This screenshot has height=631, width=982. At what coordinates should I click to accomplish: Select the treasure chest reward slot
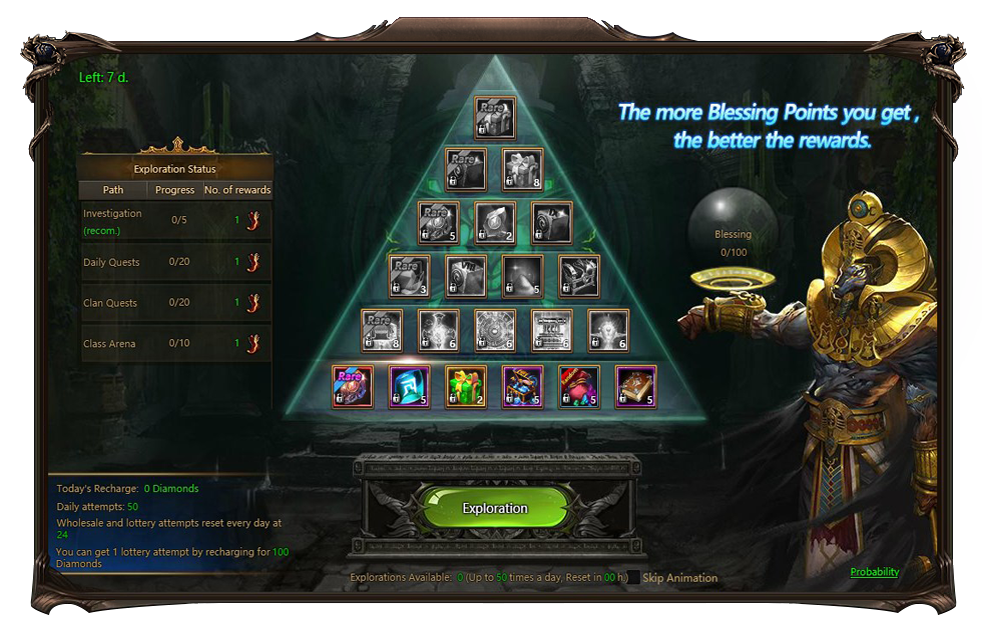click(522, 387)
